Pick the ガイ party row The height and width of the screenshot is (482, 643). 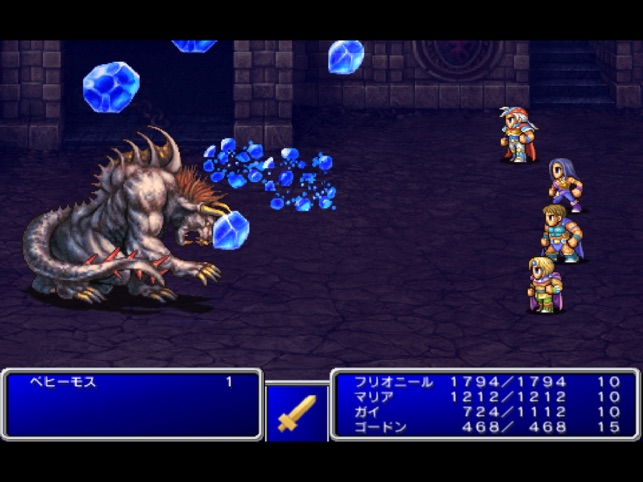tap(367, 411)
